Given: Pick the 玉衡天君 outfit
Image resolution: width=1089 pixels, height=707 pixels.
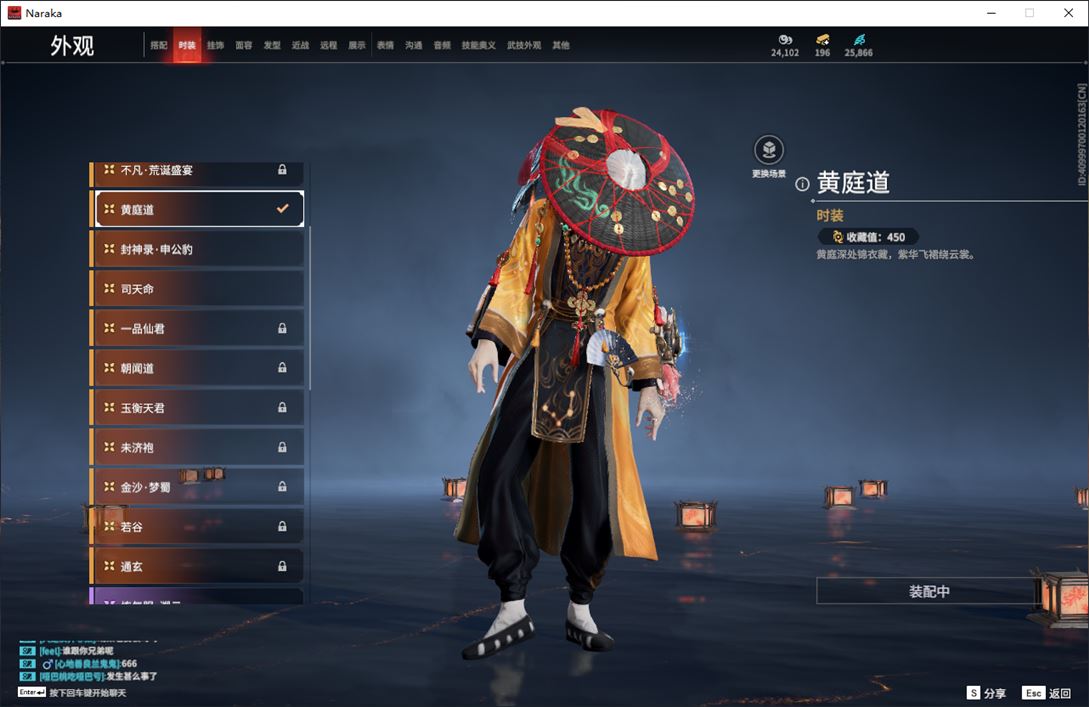Looking at the screenshot, I should (198, 407).
